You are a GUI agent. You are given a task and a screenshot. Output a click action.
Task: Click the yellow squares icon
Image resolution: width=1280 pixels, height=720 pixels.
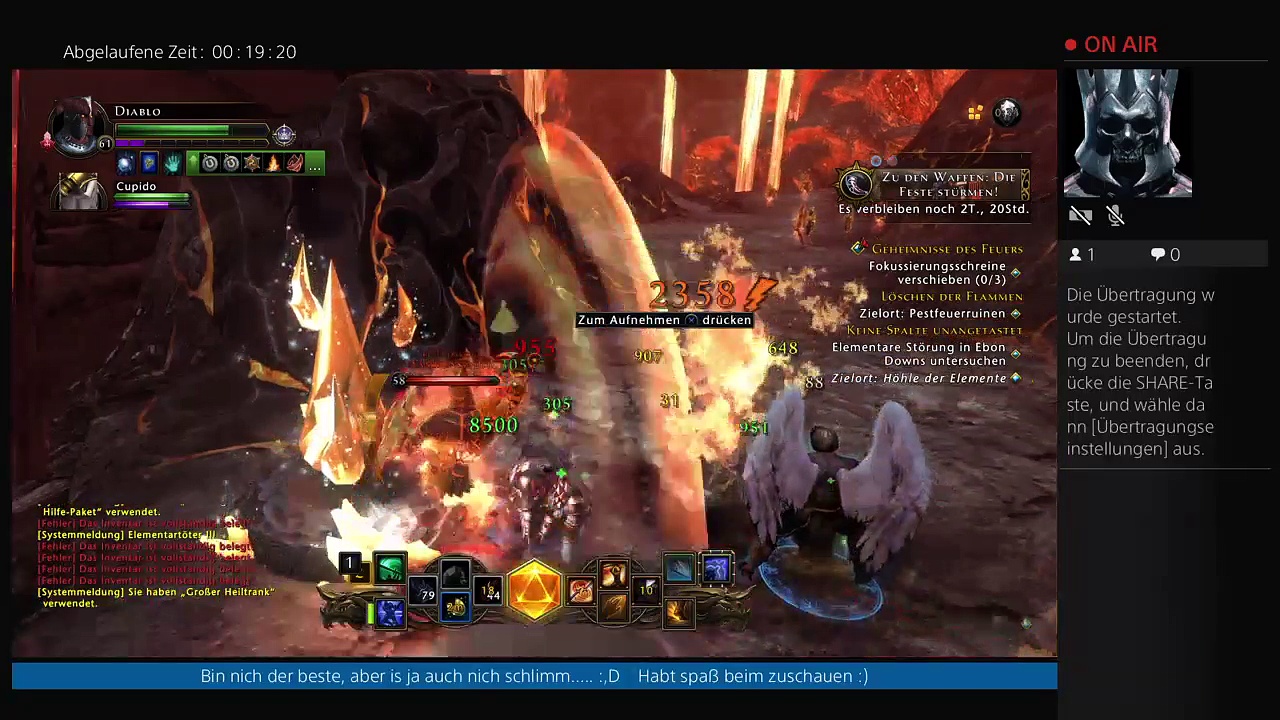[975, 113]
